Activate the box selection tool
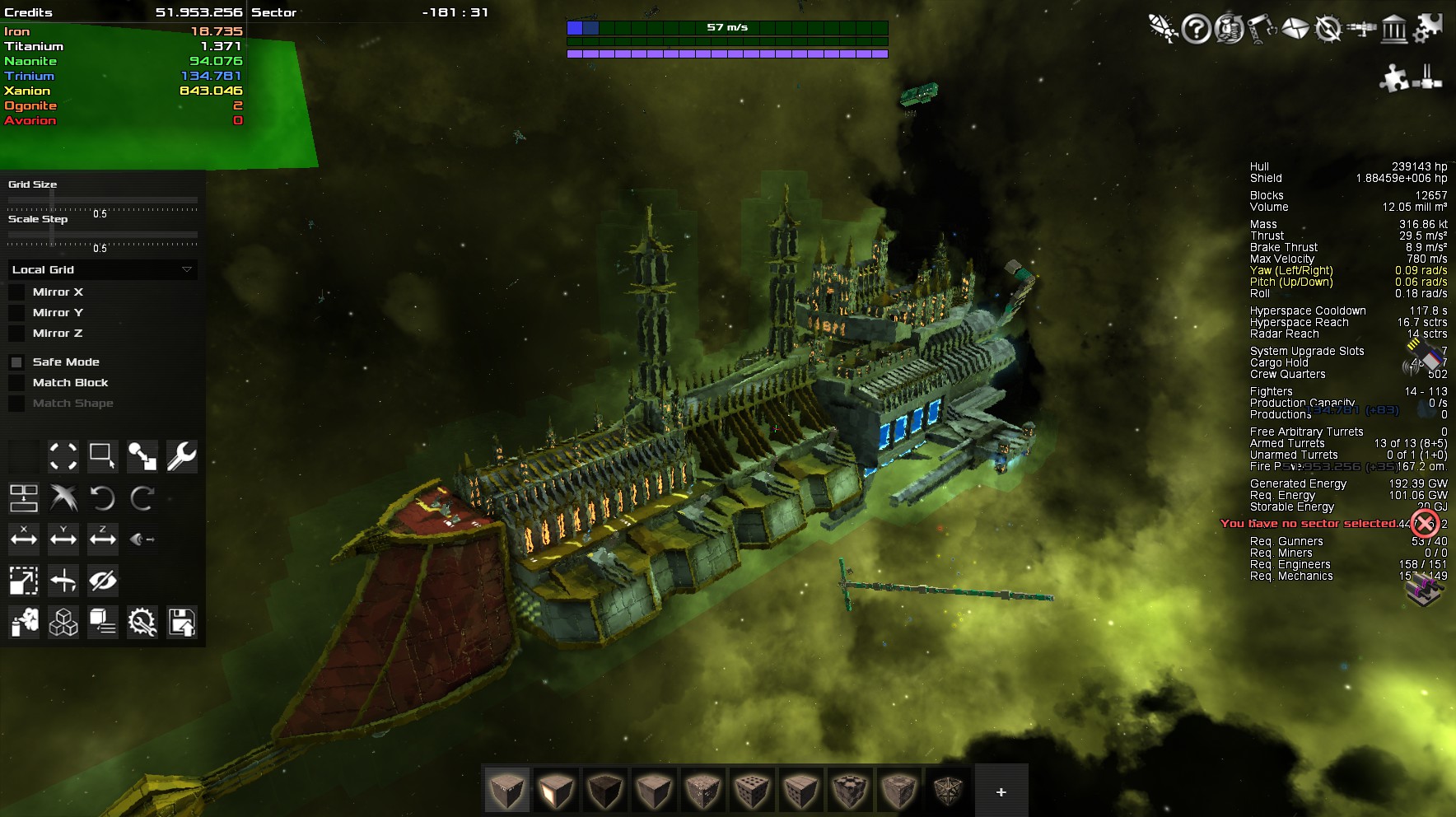Image resolution: width=1456 pixels, height=817 pixels. coord(102,456)
